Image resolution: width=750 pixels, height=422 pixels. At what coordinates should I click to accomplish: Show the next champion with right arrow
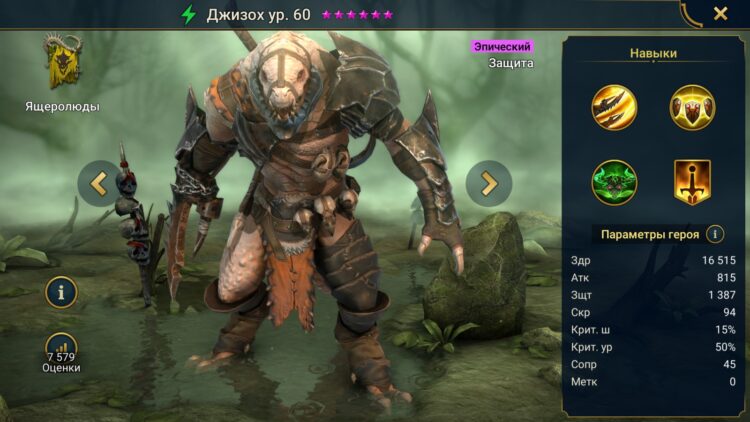point(489,183)
